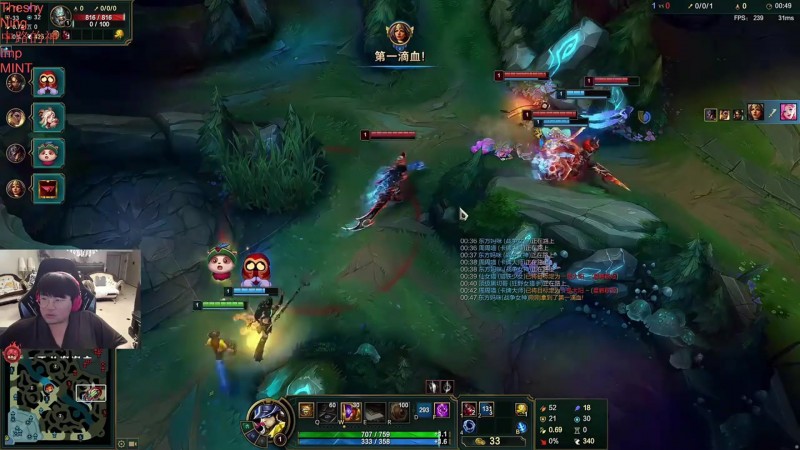This screenshot has width=800, height=450.
Task: Select the red-hooded emote teammate frame
Action: [48, 82]
